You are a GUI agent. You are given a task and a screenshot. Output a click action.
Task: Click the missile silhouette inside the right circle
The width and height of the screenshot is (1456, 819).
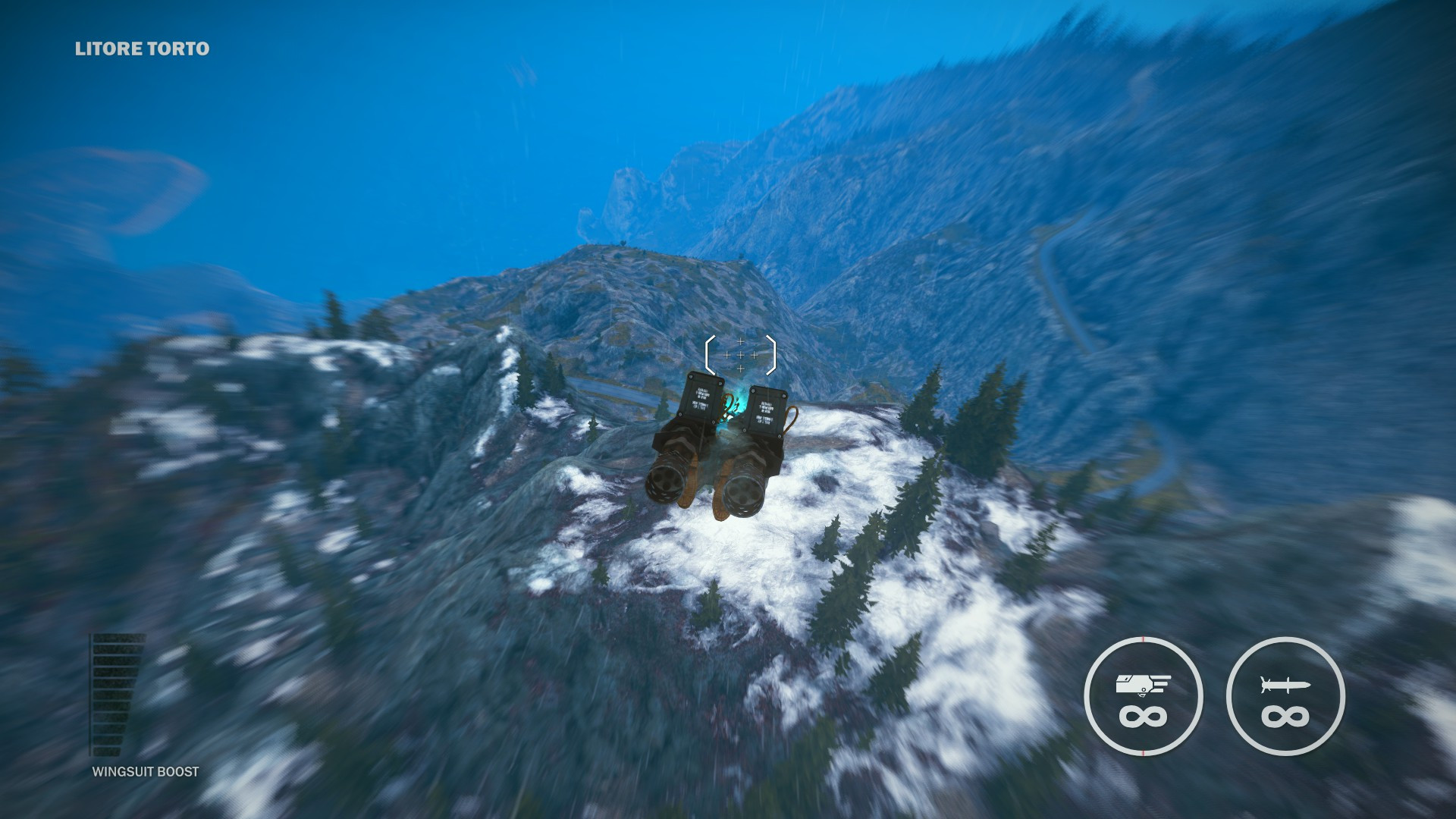[1285, 684]
